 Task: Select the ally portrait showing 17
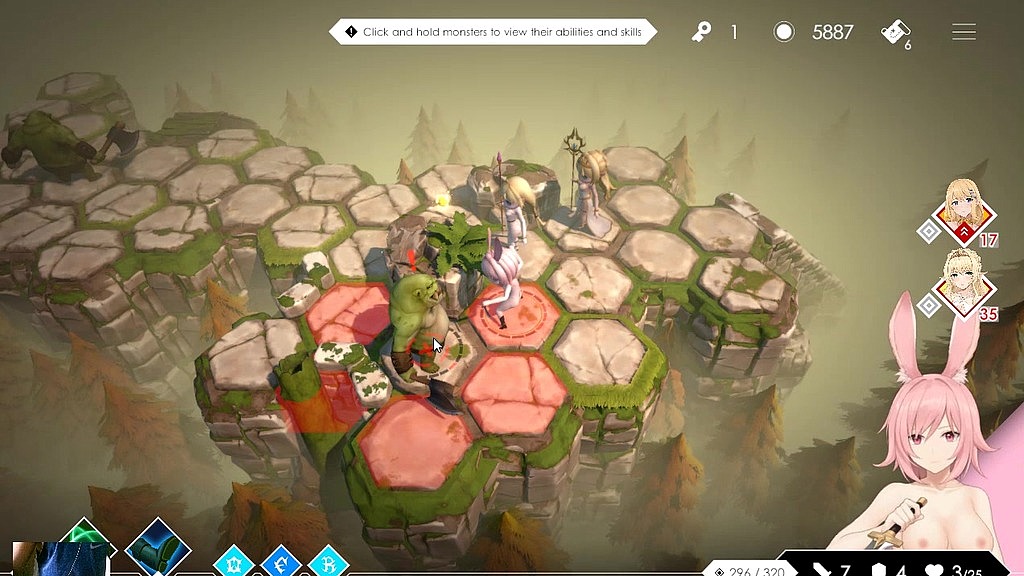click(966, 213)
